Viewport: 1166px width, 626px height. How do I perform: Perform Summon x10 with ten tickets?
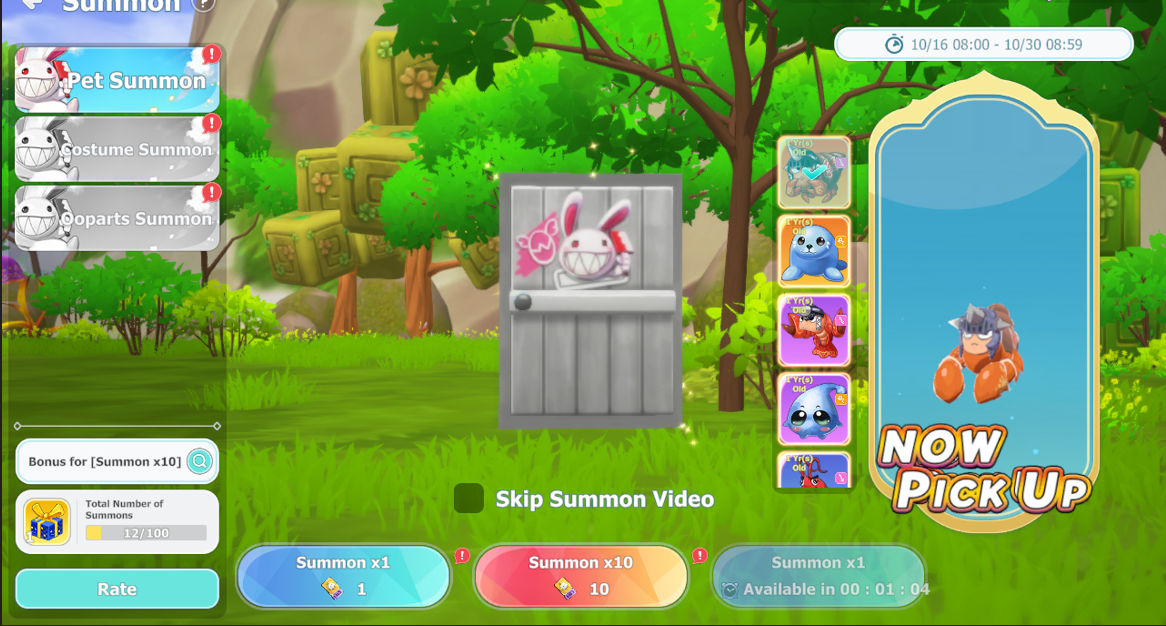[581, 576]
